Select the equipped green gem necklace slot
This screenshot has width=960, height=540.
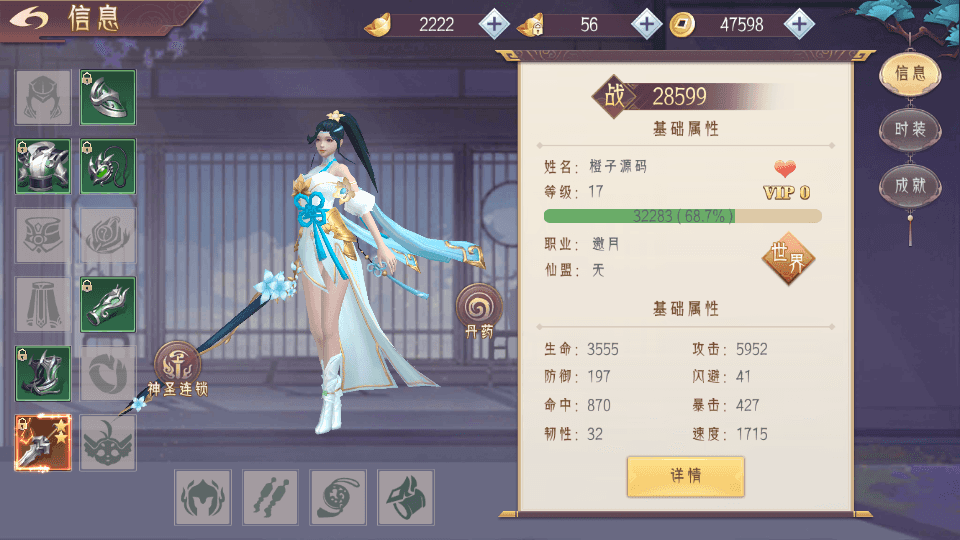pyautogui.click(x=108, y=167)
